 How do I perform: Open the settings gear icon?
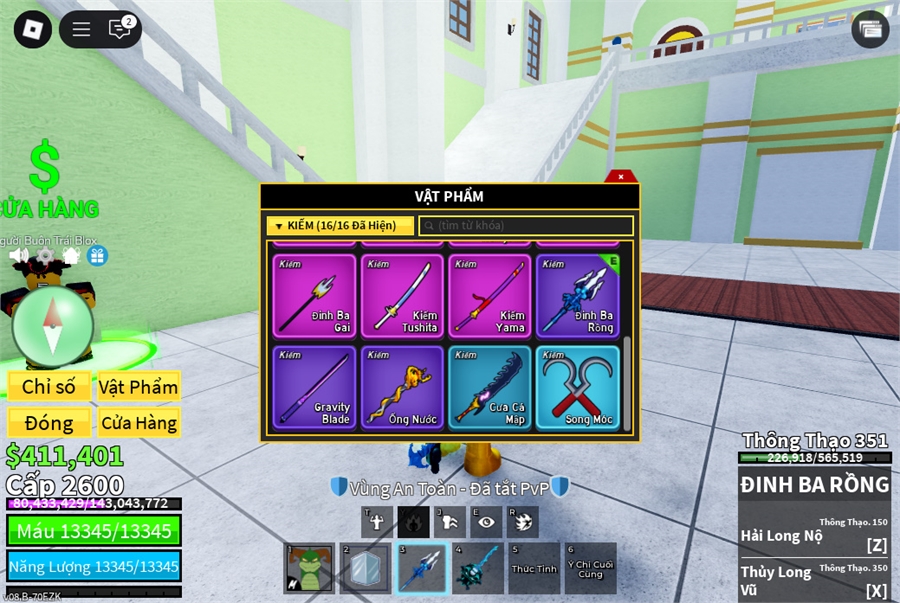(45, 256)
